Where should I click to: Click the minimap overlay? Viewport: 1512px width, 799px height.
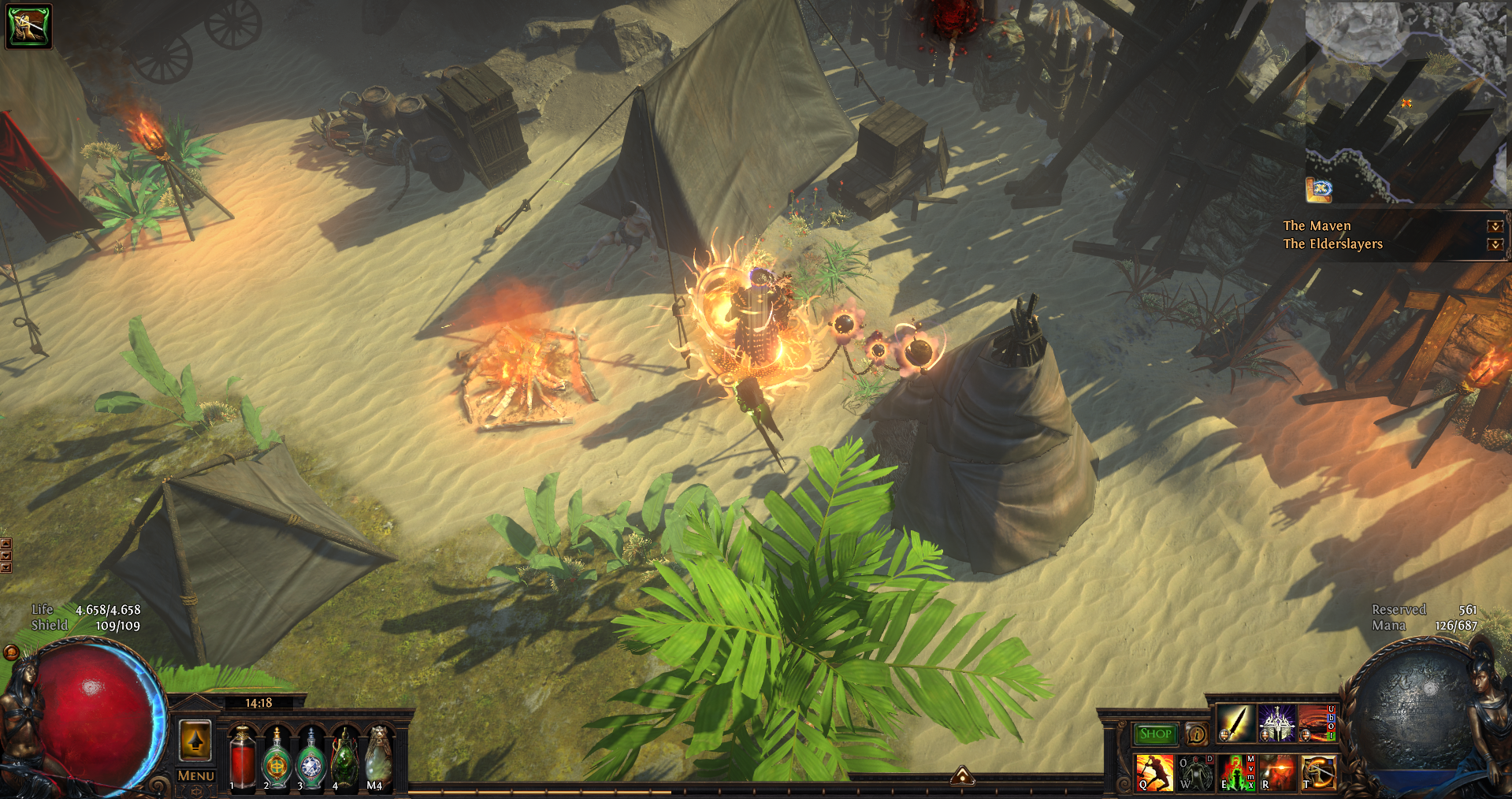1406,102
